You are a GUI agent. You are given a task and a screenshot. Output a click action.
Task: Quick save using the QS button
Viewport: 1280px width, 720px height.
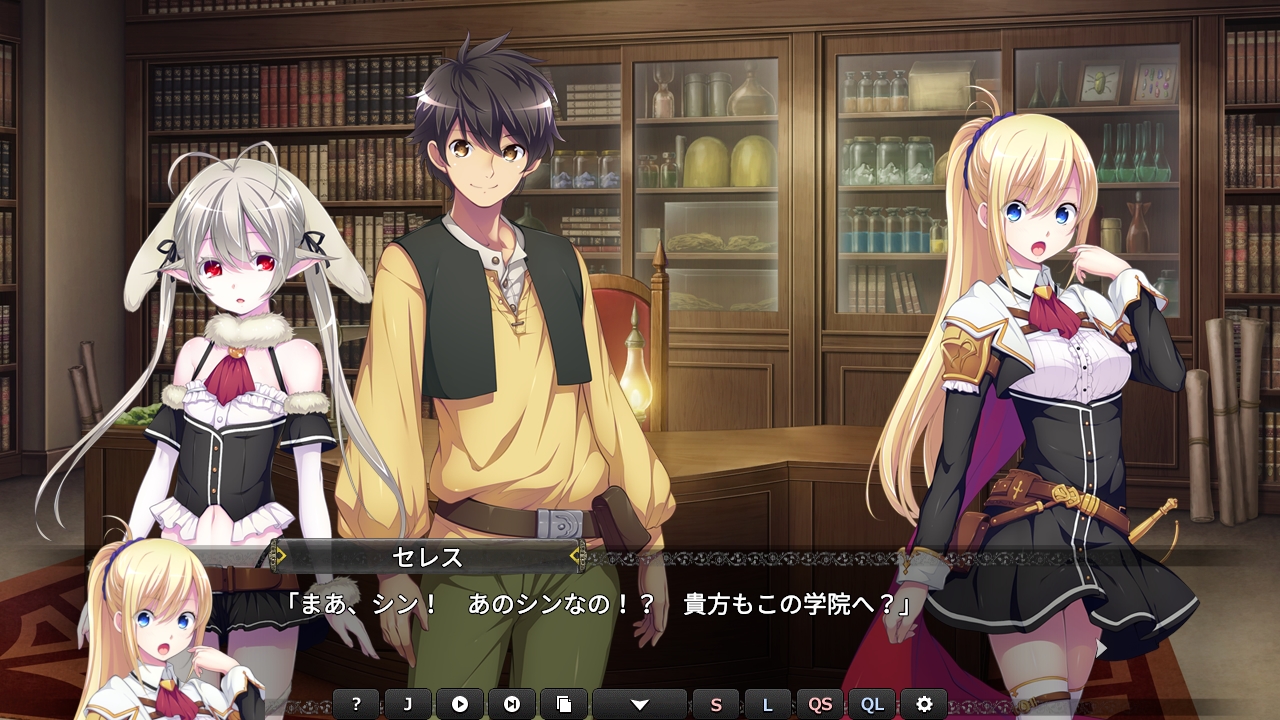(820, 704)
